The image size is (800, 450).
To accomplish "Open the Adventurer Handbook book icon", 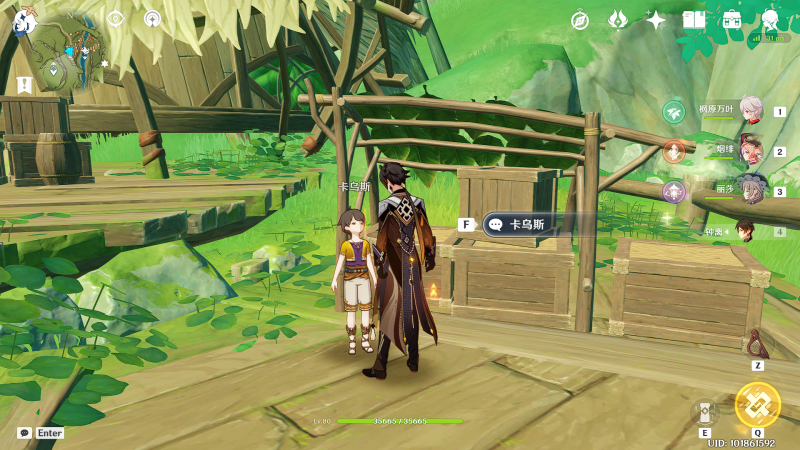I will (x=693, y=20).
